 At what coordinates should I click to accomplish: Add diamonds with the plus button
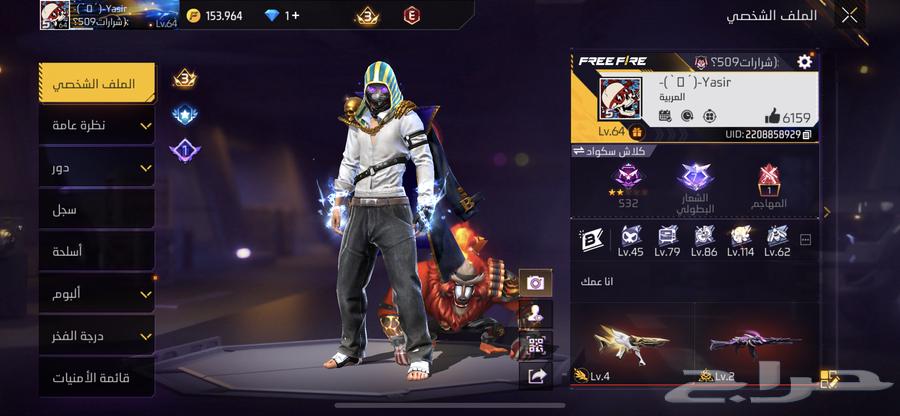[292, 16]
